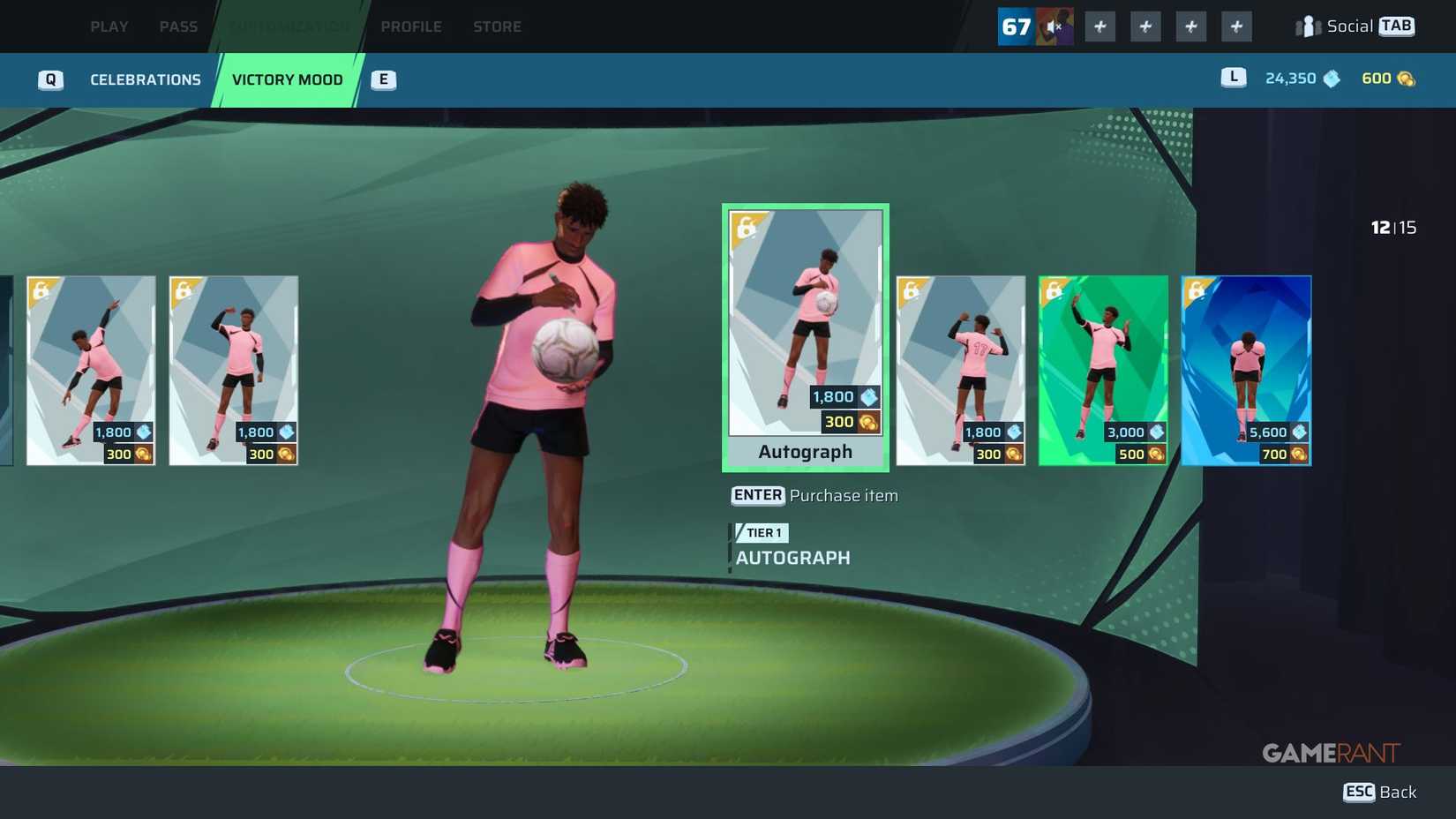Open the Store menu item
This screenshot has width=1456, height=819.
pyautogui.click(x=497, y=26)
